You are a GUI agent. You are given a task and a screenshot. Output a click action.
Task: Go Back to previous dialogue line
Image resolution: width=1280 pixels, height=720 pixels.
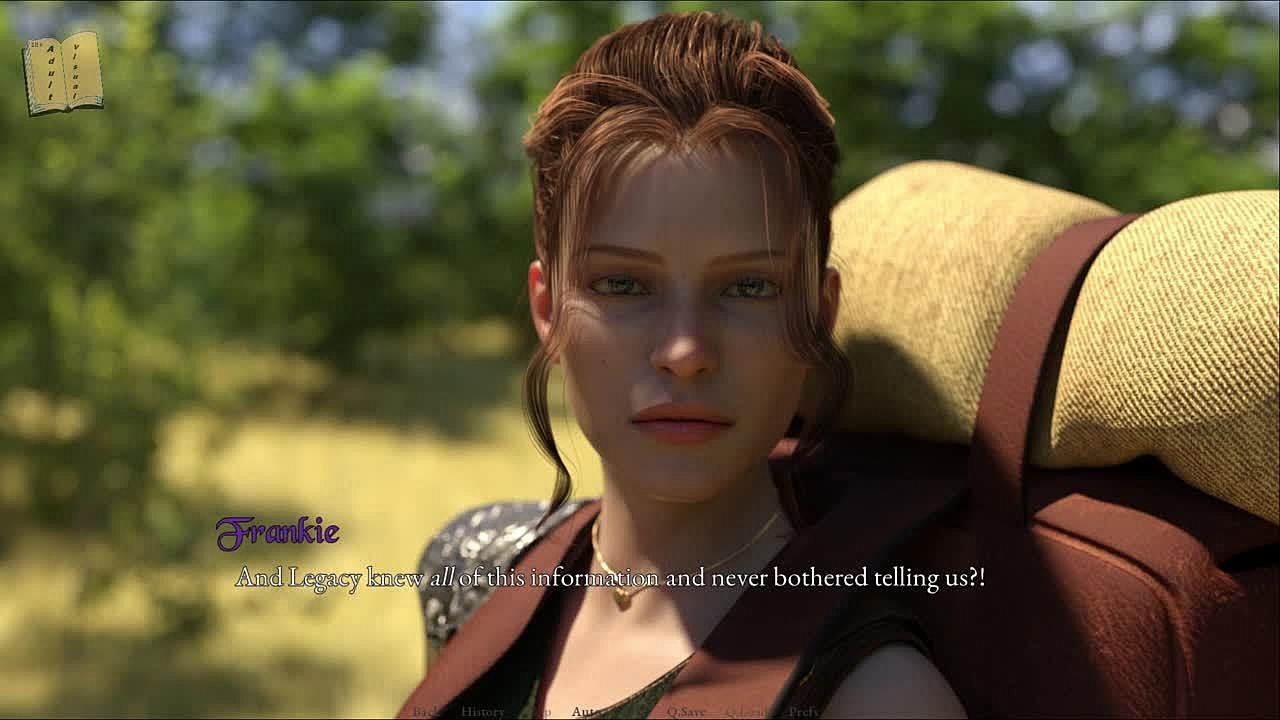click(427, 711)
